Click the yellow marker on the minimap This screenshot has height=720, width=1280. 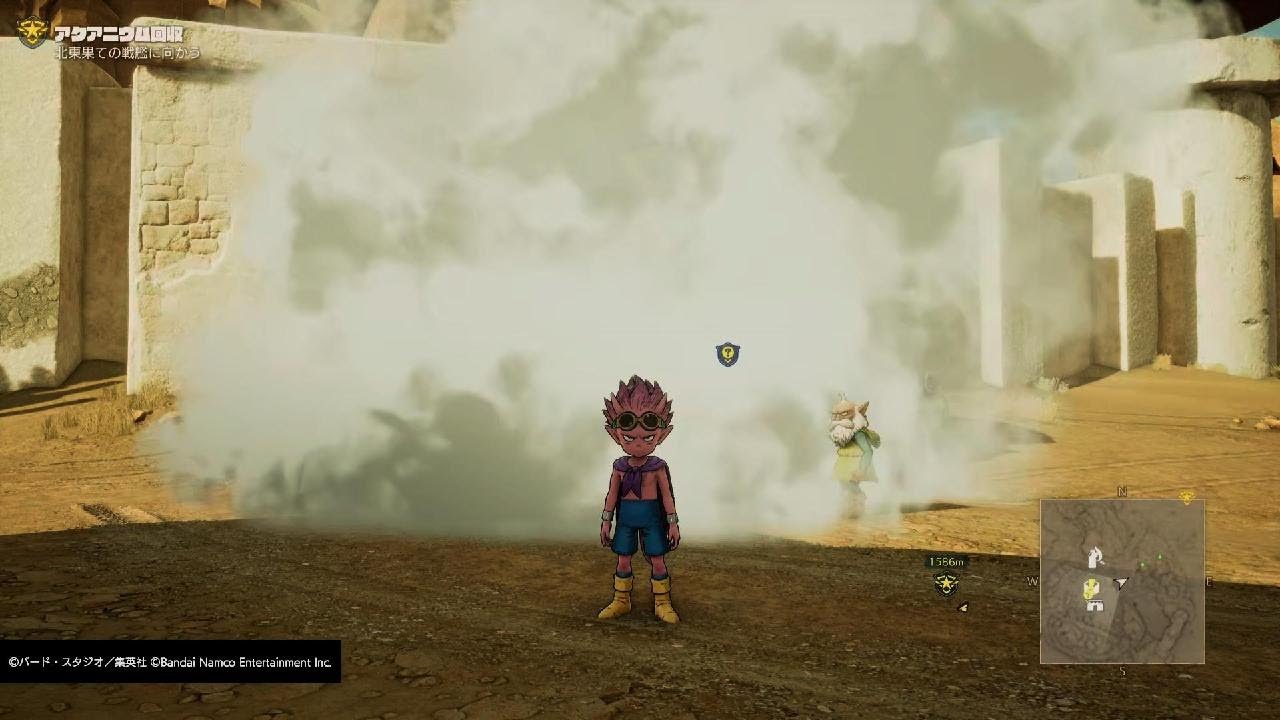tap(1092, 588)
